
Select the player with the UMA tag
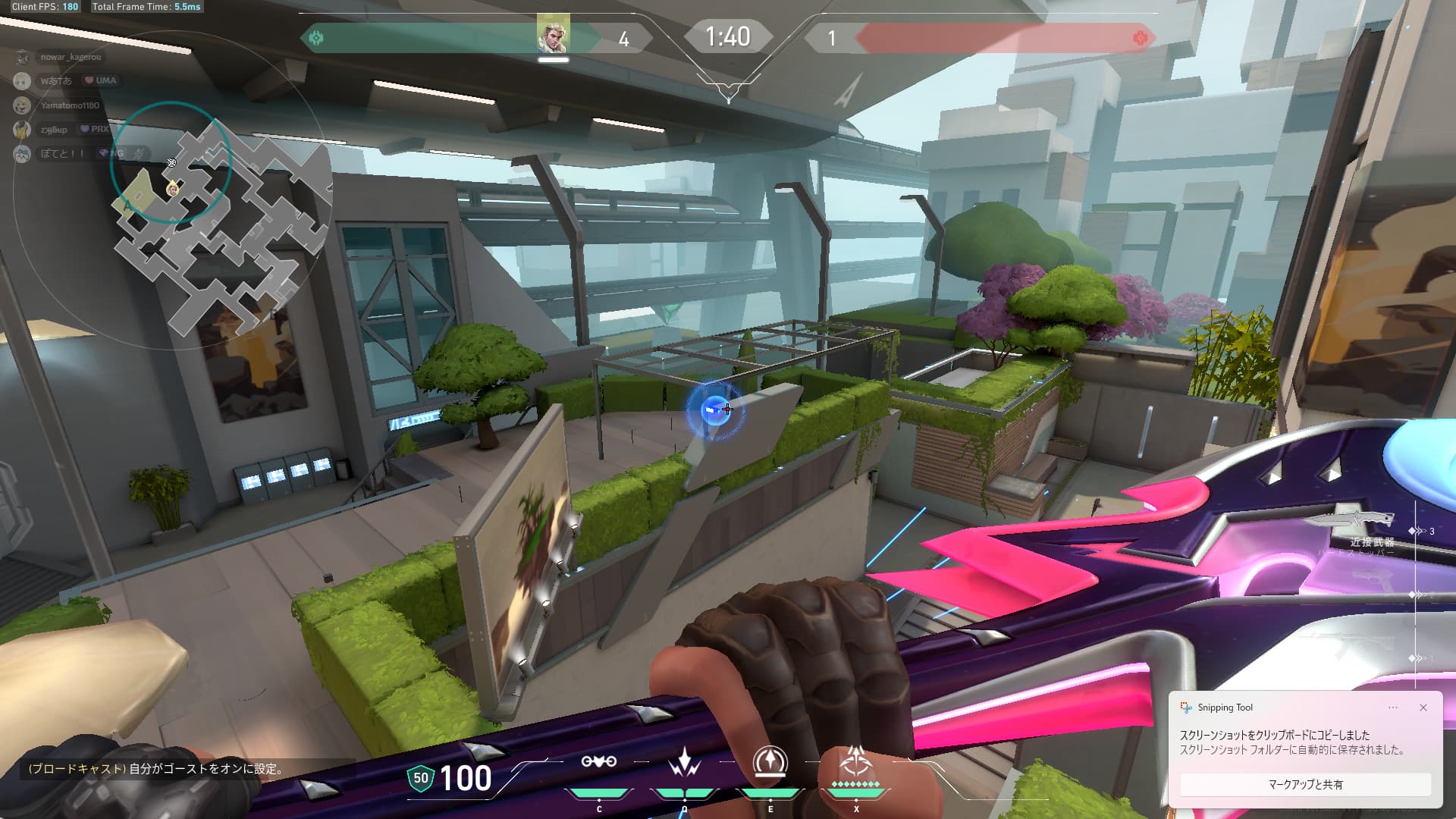coord(55,80)
